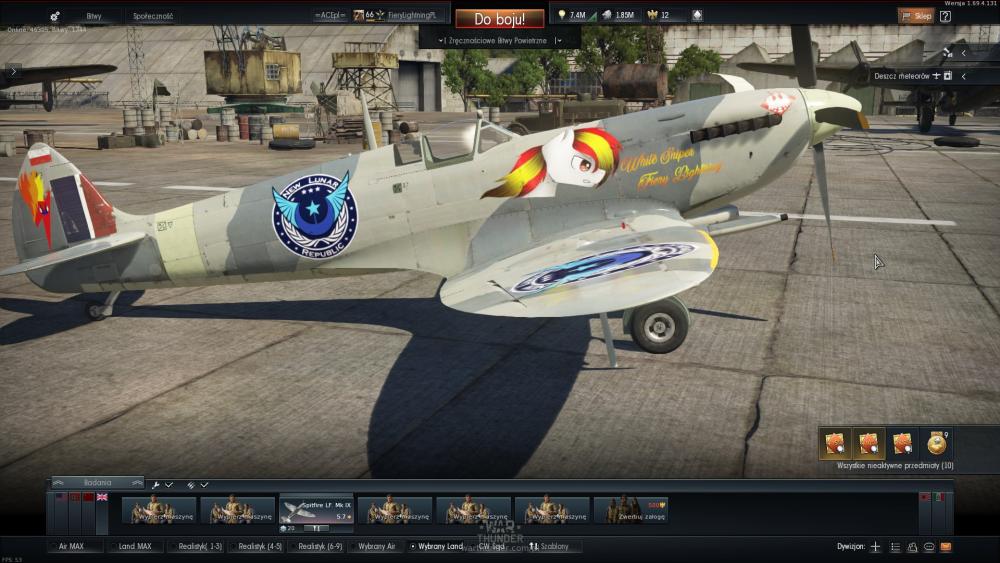Screen dimensions: 1000x563
Task: Choose the Zwerbuj załogę recruit crew slot
Action: (x=630, y=510)
